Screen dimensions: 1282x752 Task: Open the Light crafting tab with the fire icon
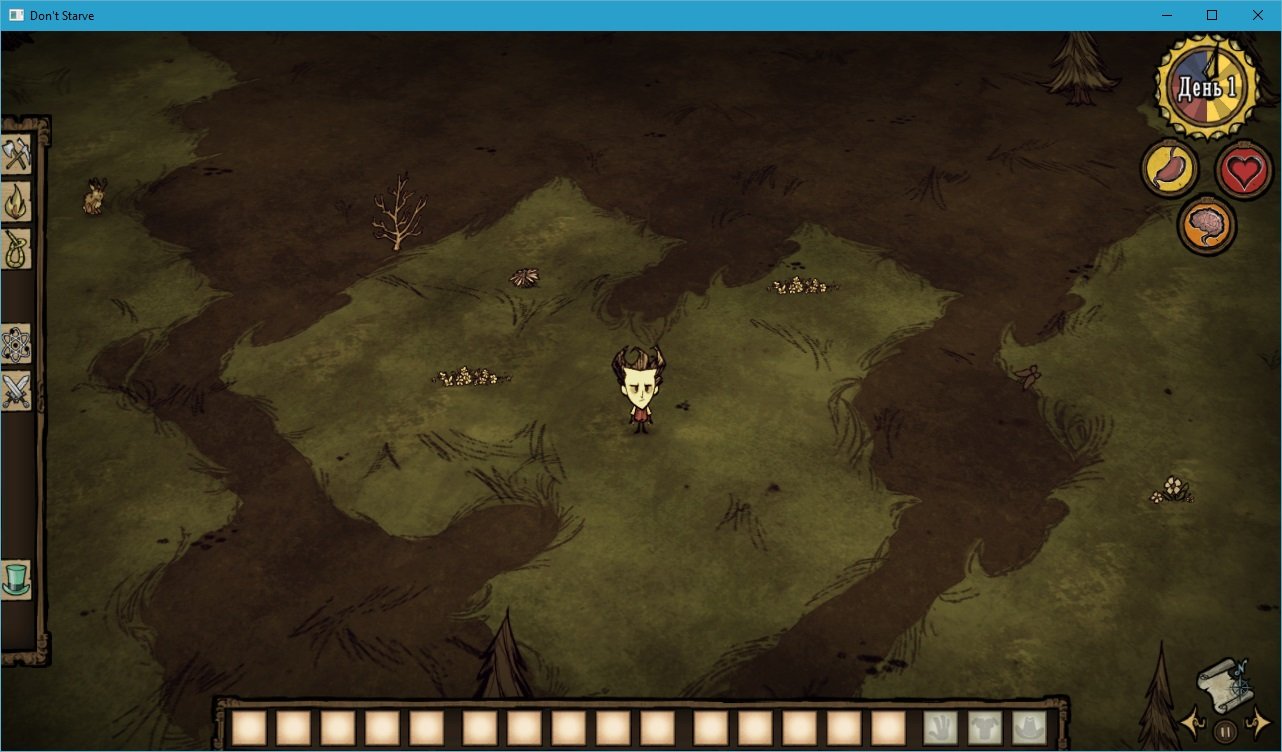click(x=18, y=199)
